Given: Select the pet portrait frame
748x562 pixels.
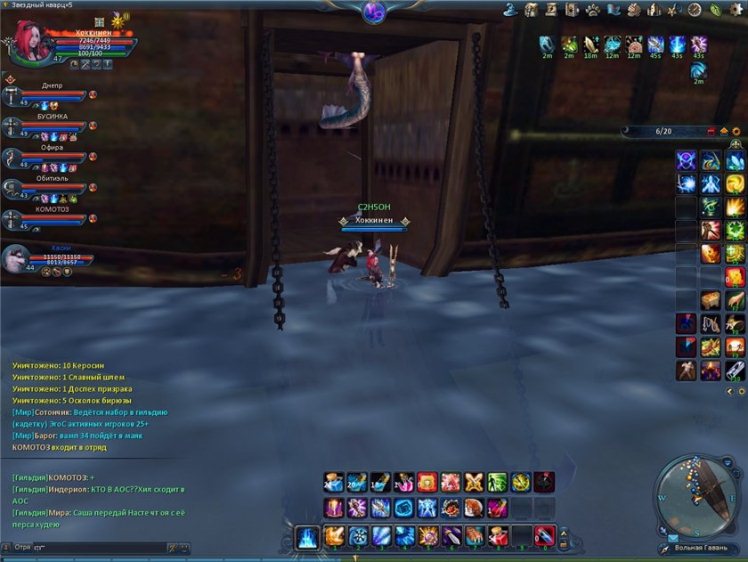Looking at the screenshot, I should (17, 260).
